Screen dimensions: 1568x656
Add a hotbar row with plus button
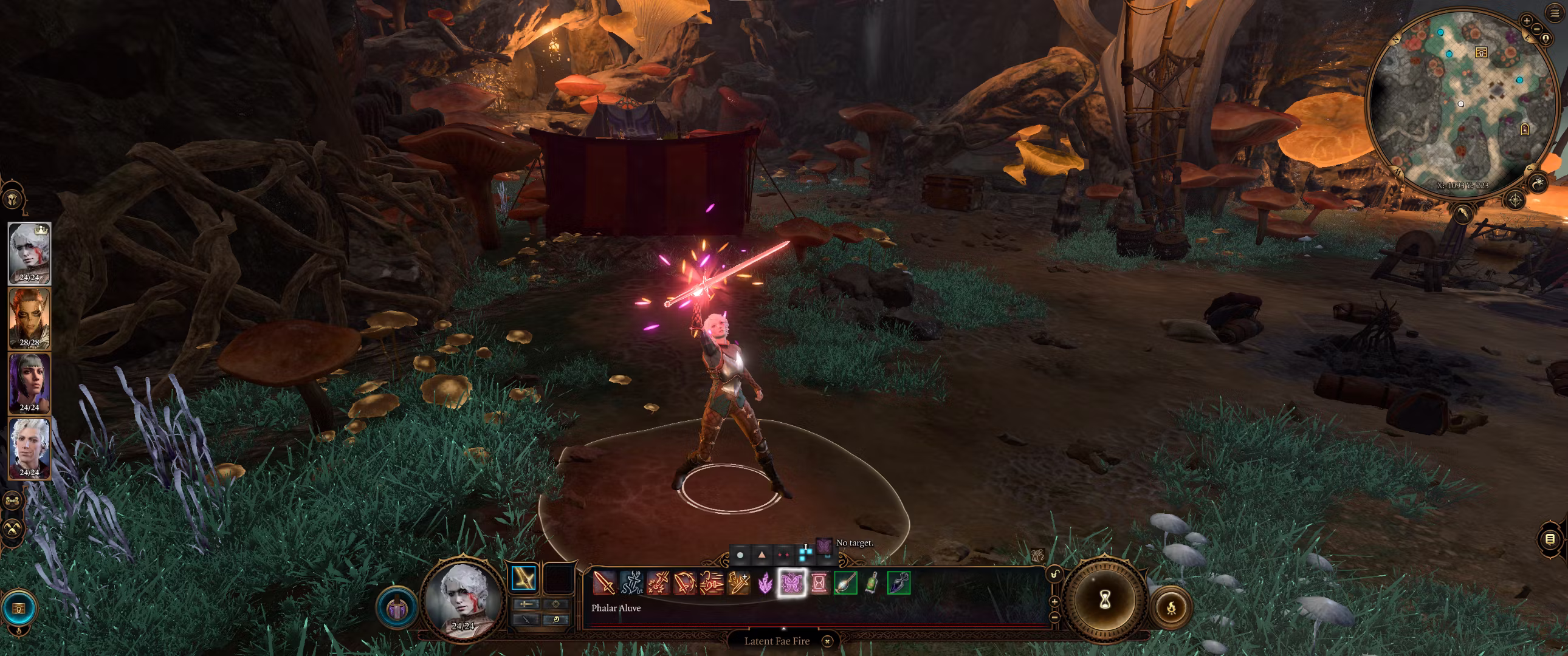1054,601
